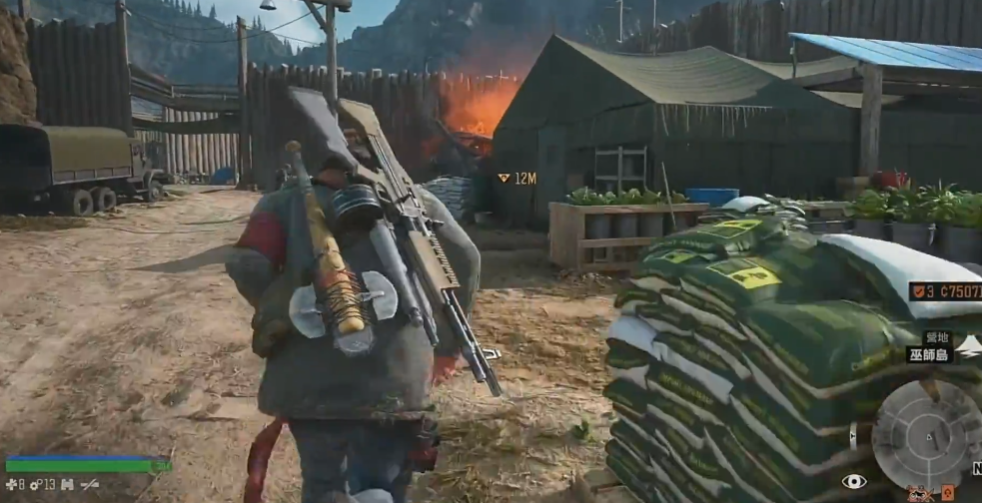This screenshot has height=503, width=982.
Task: Click the medkit icon on the HUD
Action: click(x=10, y=484)
